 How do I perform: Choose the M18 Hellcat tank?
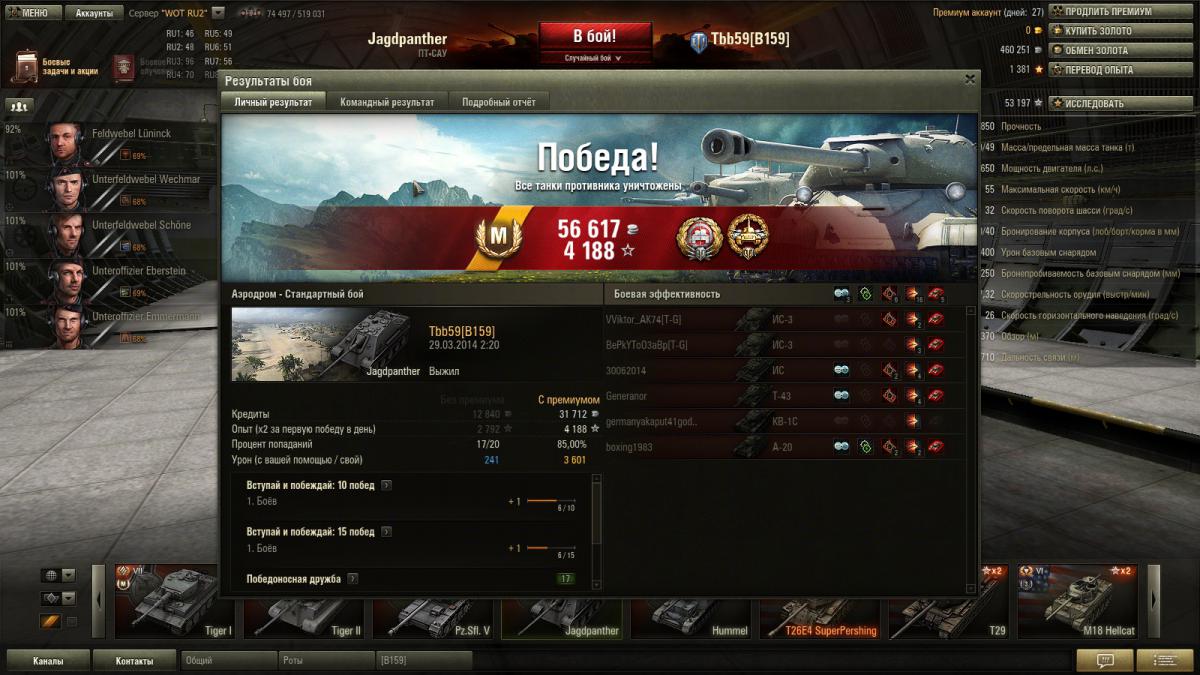tap(1077, 601)
